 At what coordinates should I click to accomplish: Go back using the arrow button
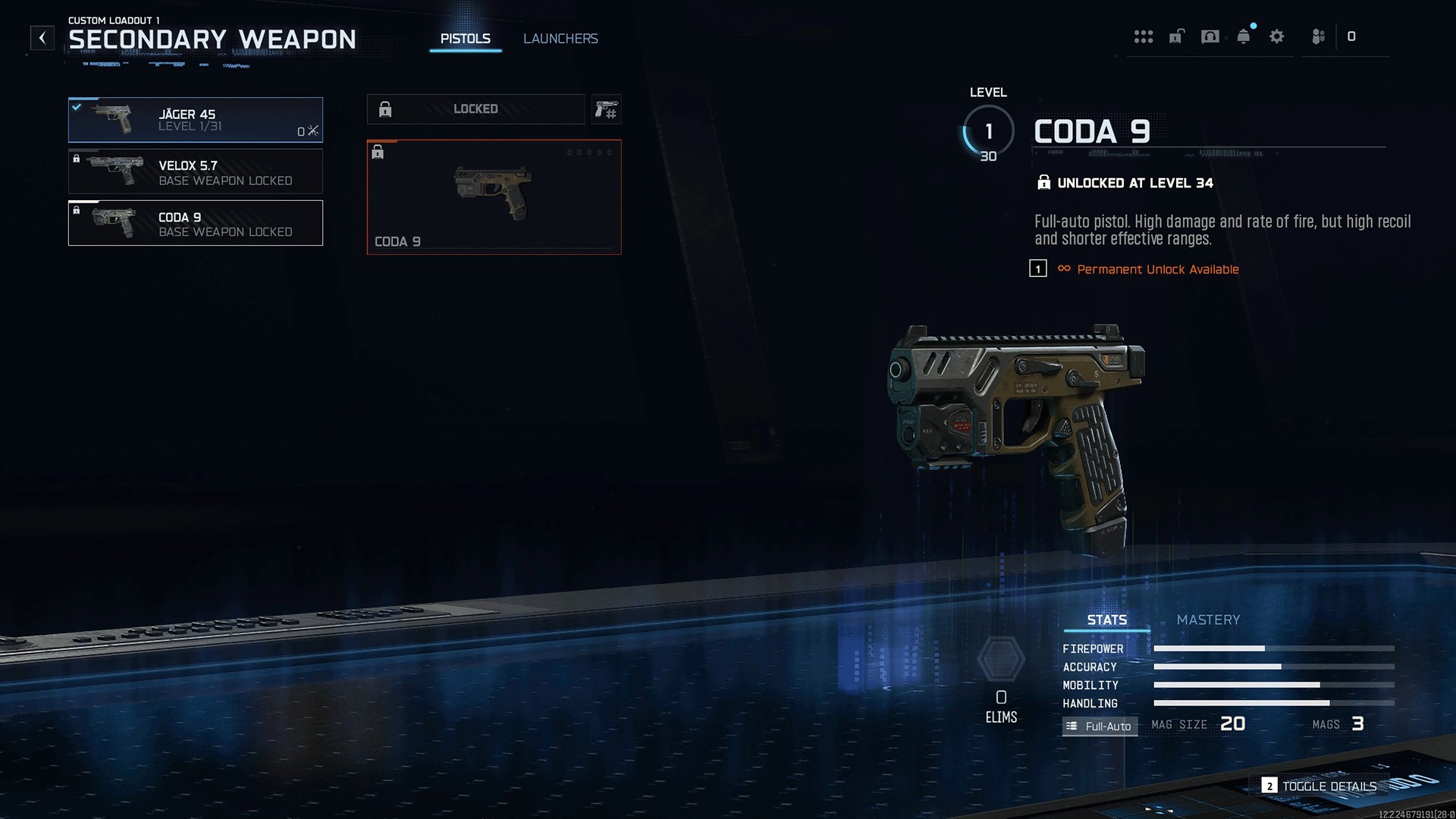point(42,38)
